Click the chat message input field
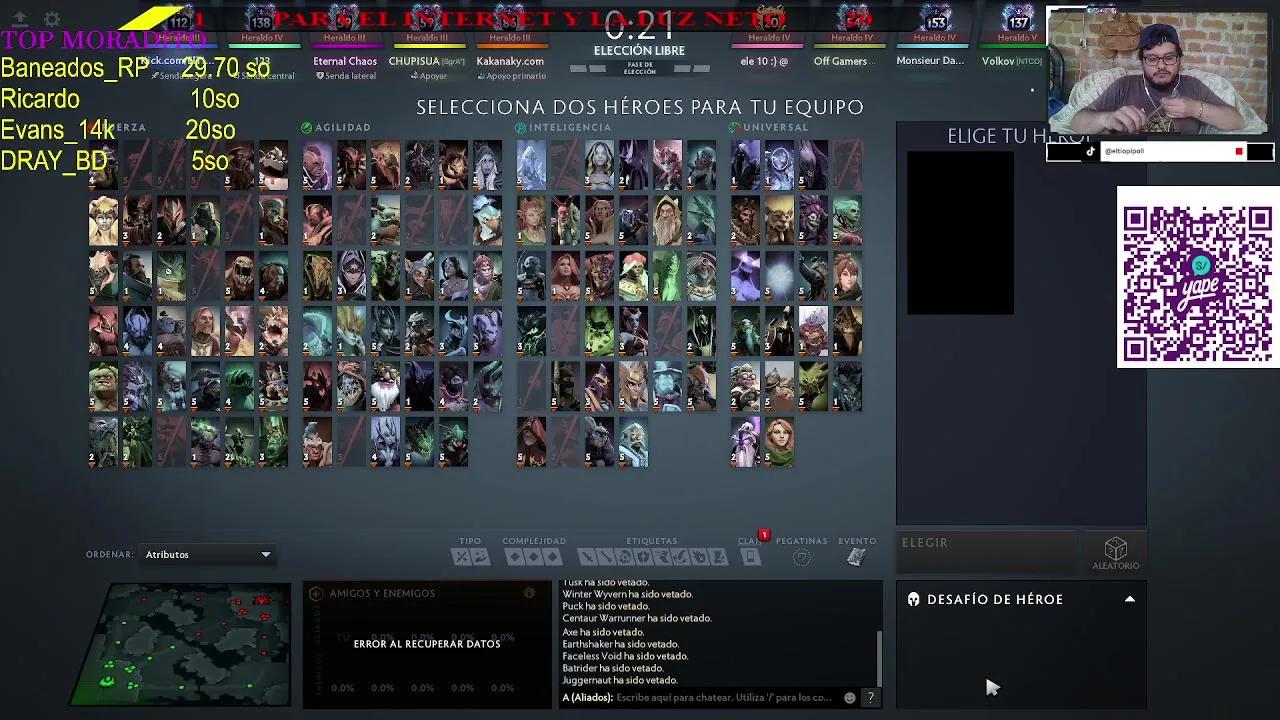The height and width of the screenshot is (720, 1280). [x=710, y=696]
